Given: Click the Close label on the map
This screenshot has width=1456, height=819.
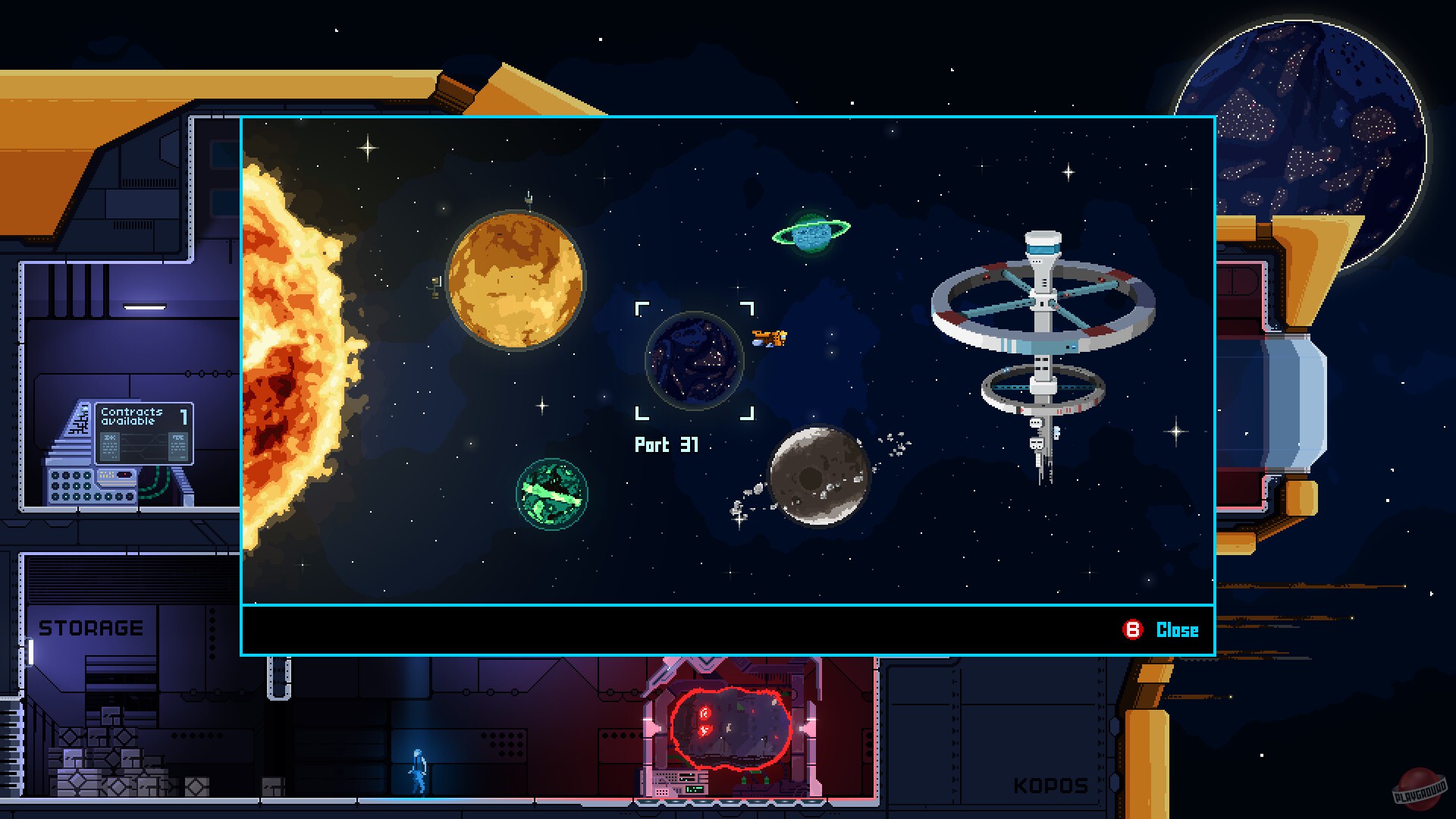Looking at the screenshot, I should point(1177,629).
